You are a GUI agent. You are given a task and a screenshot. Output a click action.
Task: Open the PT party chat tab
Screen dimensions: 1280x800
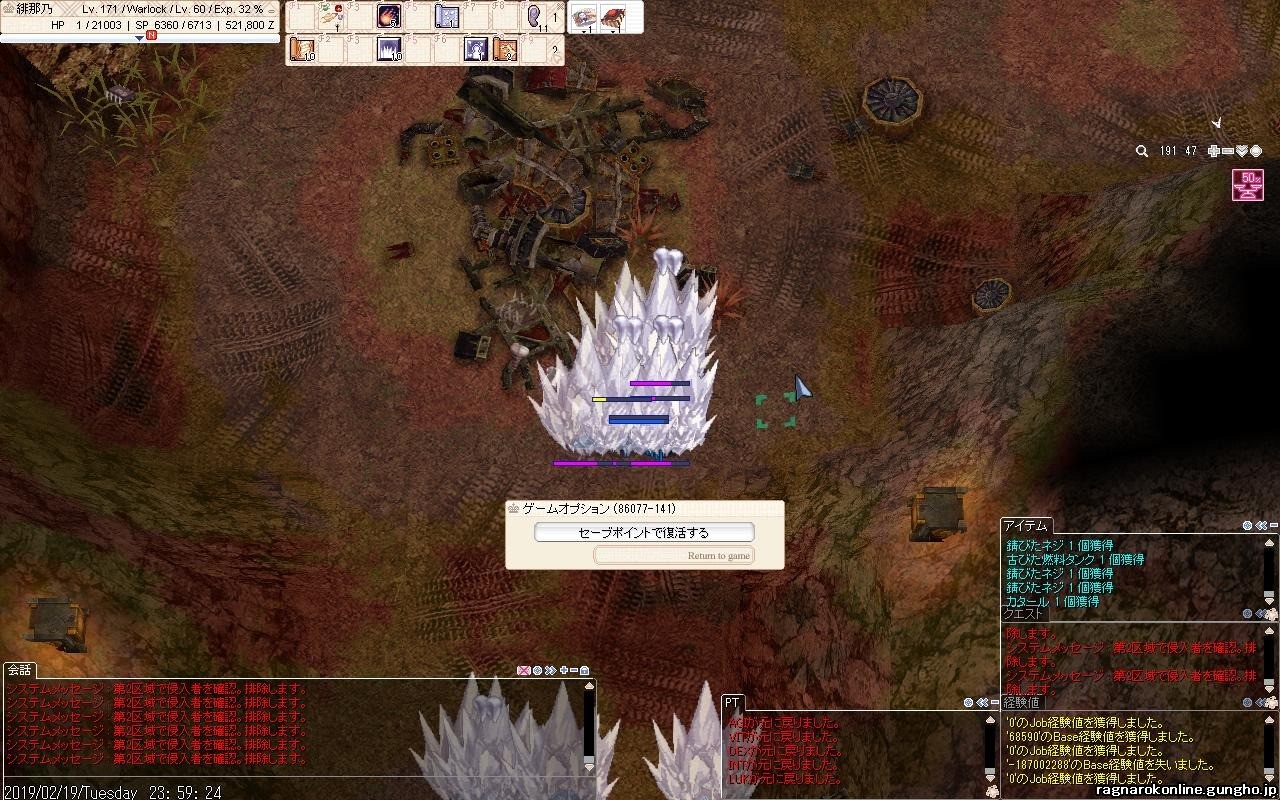pos(732,703)
